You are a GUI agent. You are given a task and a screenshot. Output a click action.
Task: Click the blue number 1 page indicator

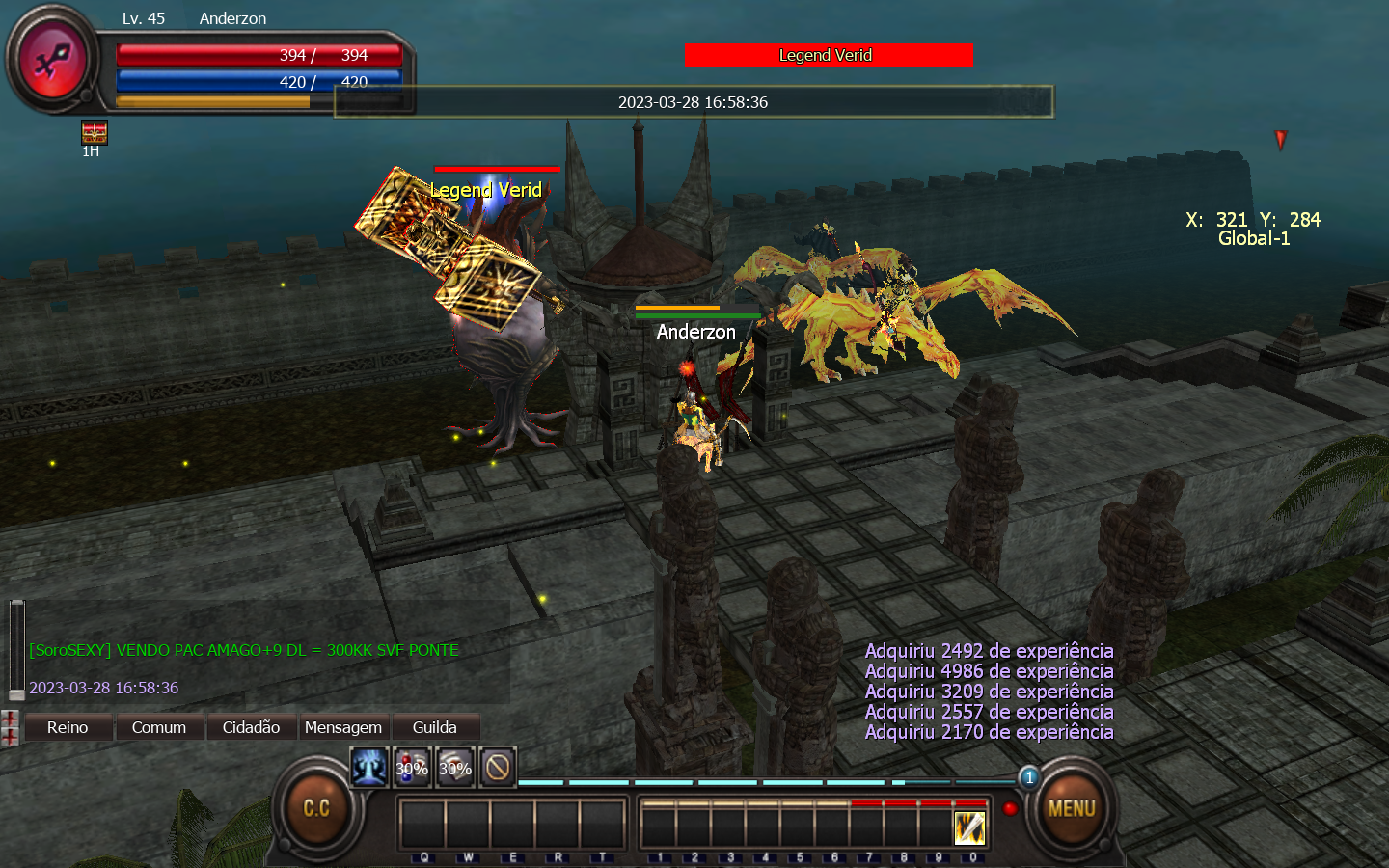click(x=1029, y=777)
